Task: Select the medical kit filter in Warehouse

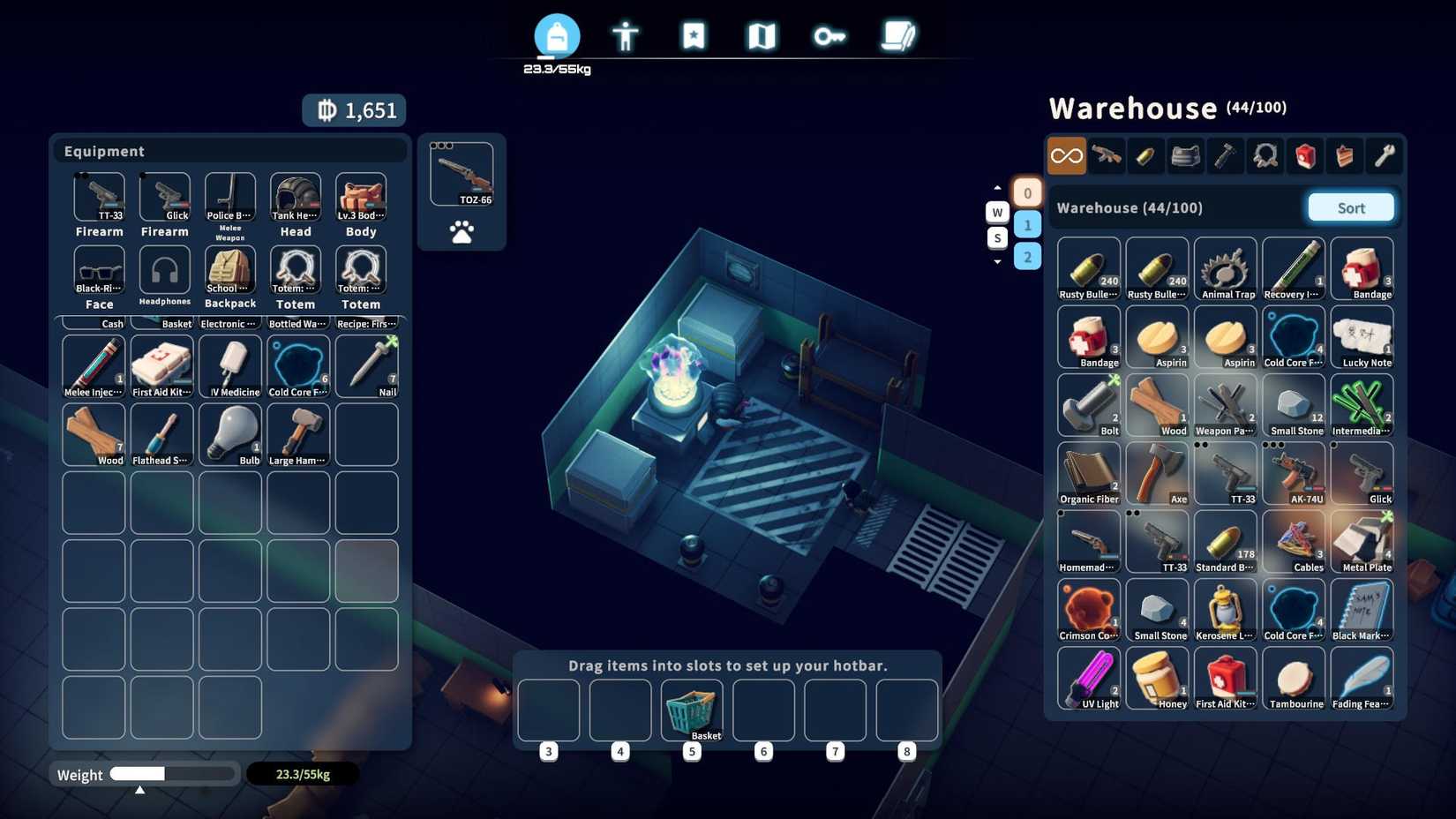Action: (x=1305, y=155)
